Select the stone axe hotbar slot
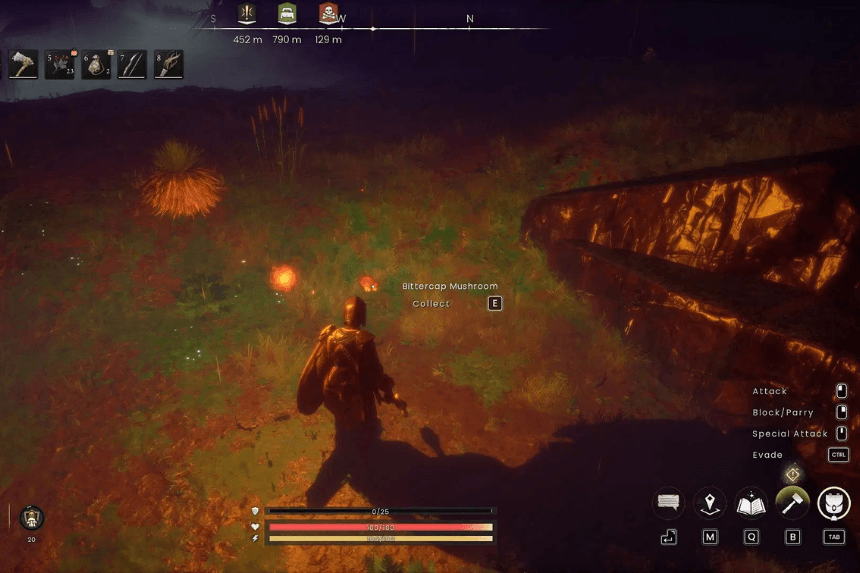 coord(24,65)
